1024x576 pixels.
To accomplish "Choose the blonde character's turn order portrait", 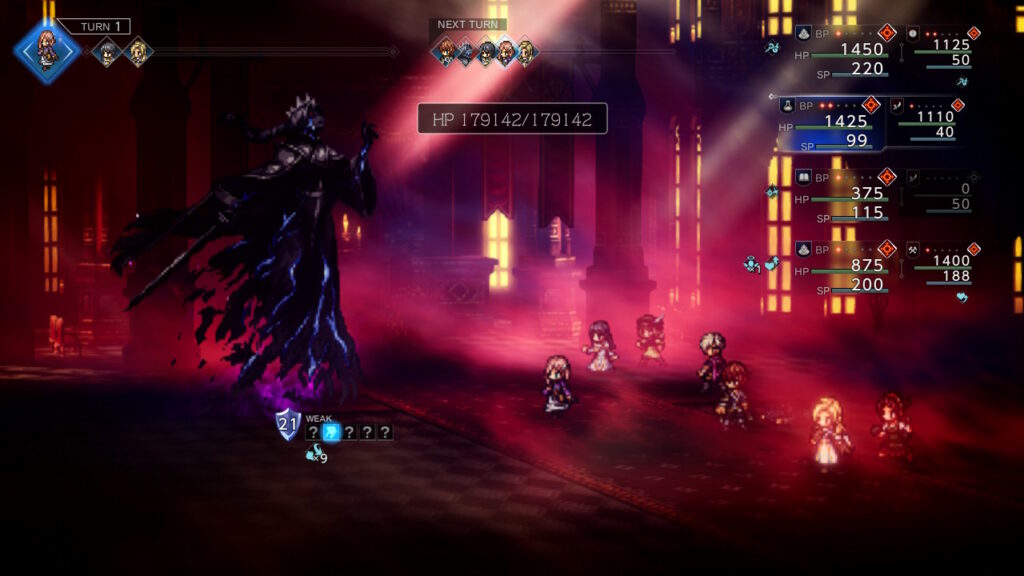I will click(x=138, y=52).
